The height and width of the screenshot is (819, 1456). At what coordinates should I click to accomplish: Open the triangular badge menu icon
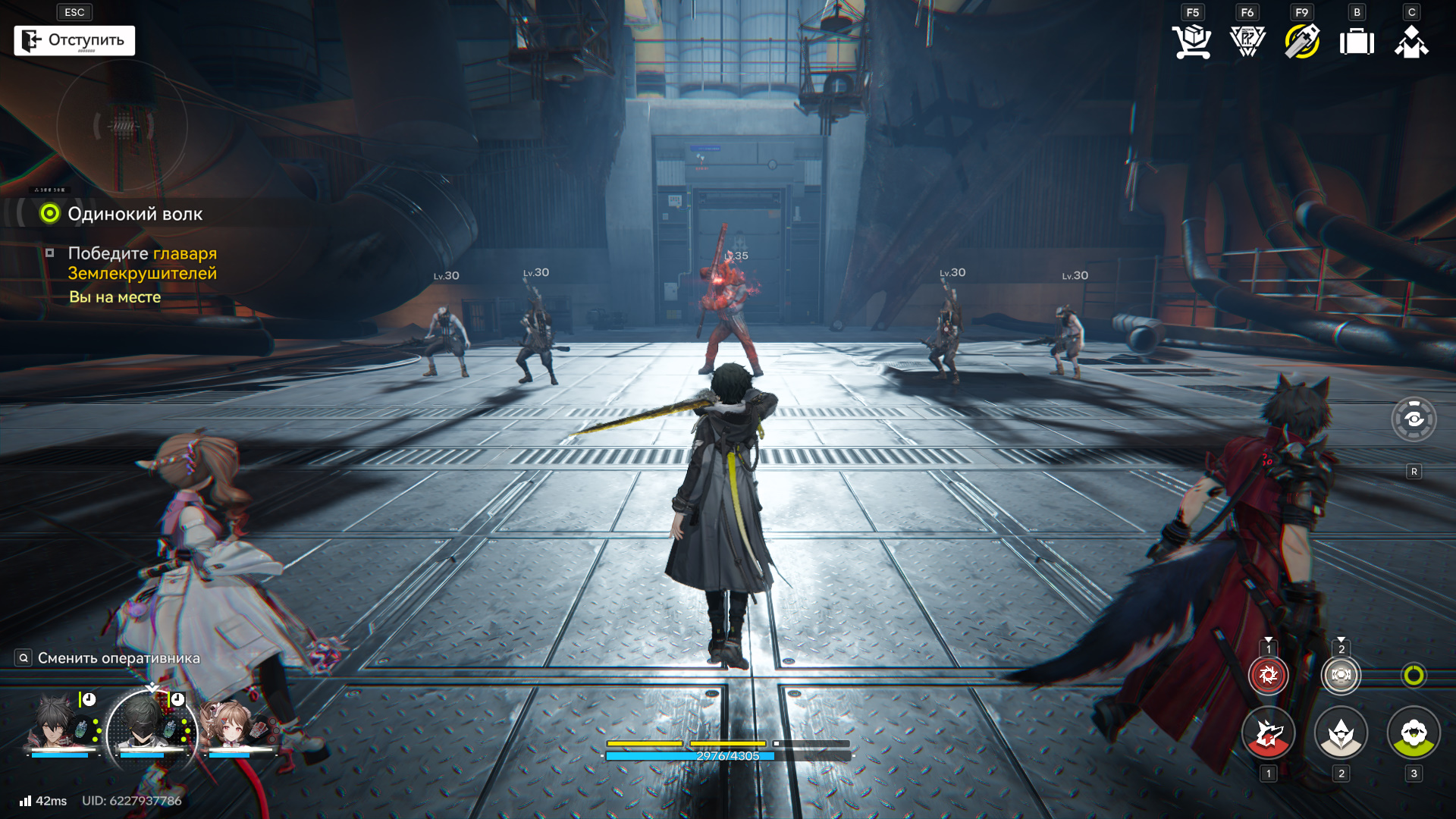tap(1247, 41)
